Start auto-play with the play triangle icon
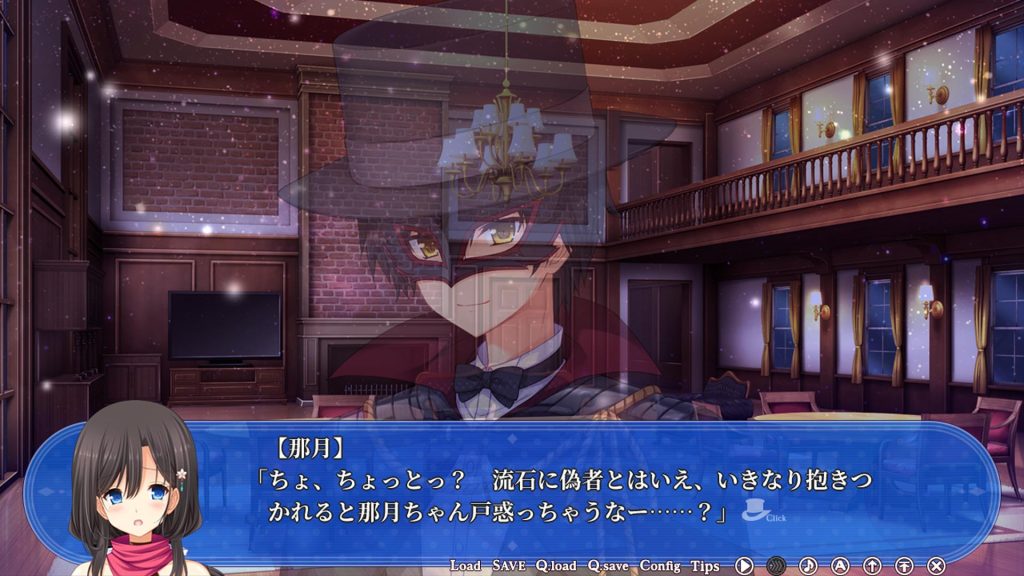Image resolution: width=1024 pixels, height=576 pixels. point(744,566)
